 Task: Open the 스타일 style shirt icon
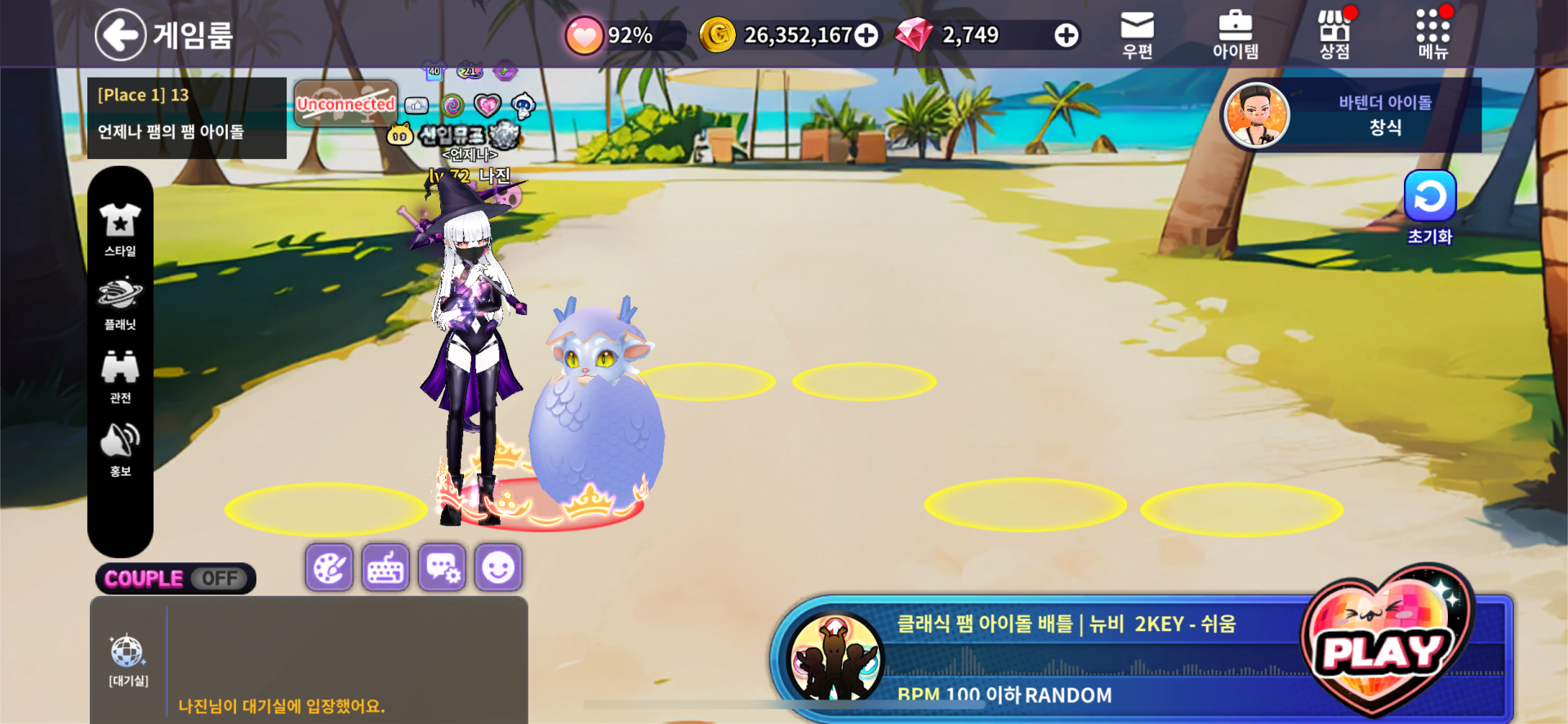coord(120,229)
